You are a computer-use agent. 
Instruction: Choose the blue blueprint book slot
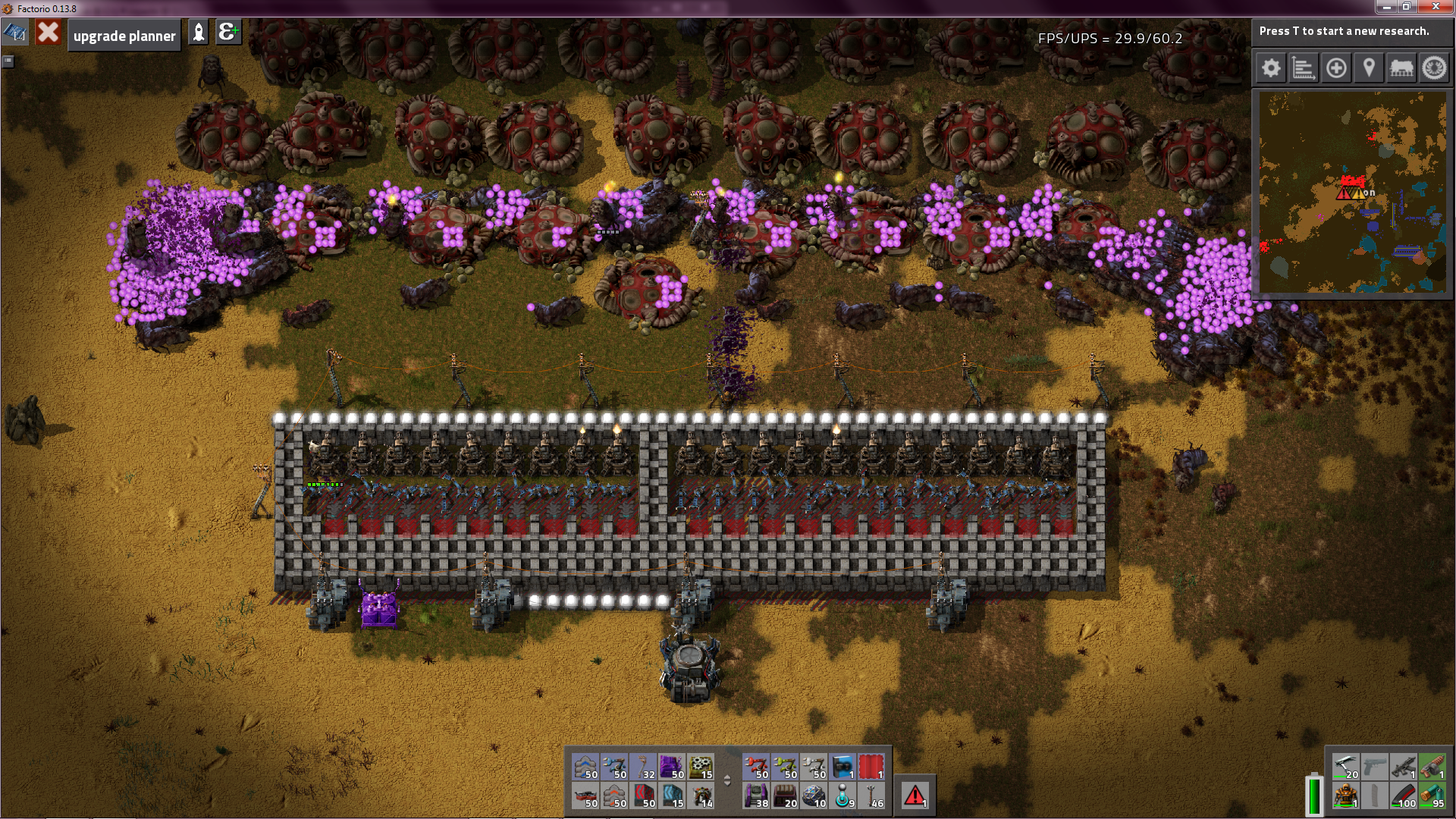[x=843, y=767]
